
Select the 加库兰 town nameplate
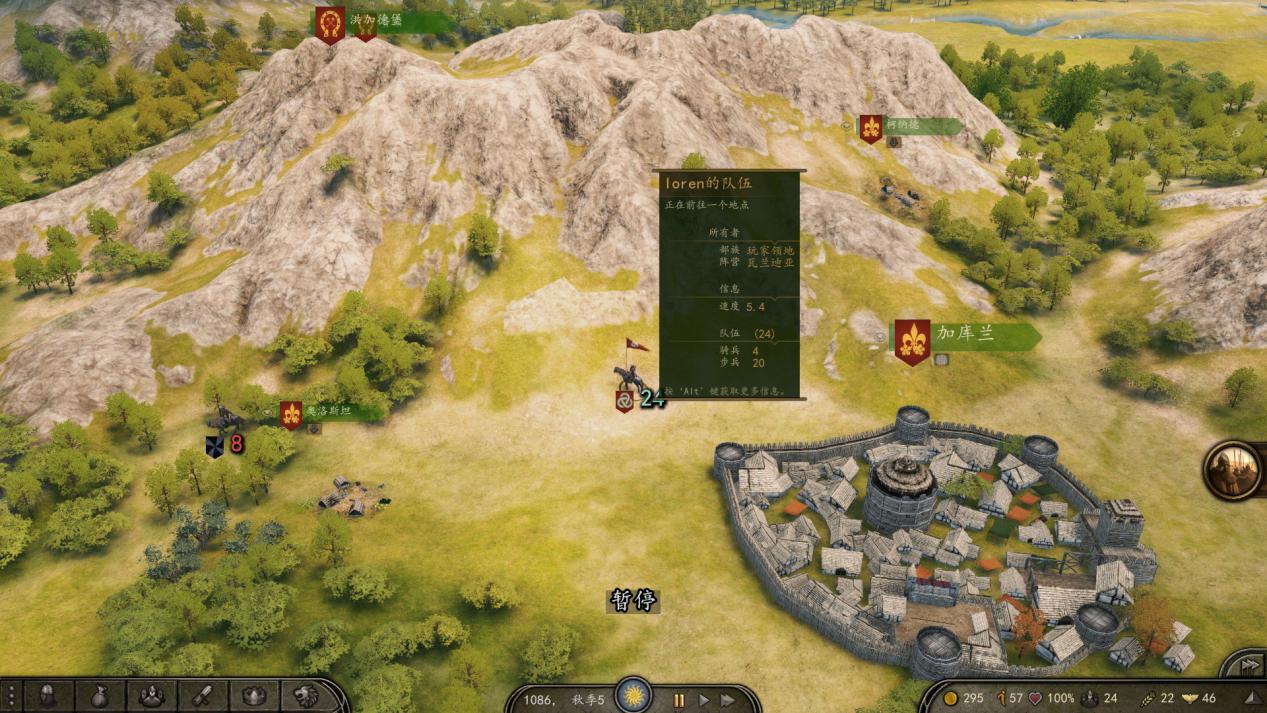(x=965, y=336)
